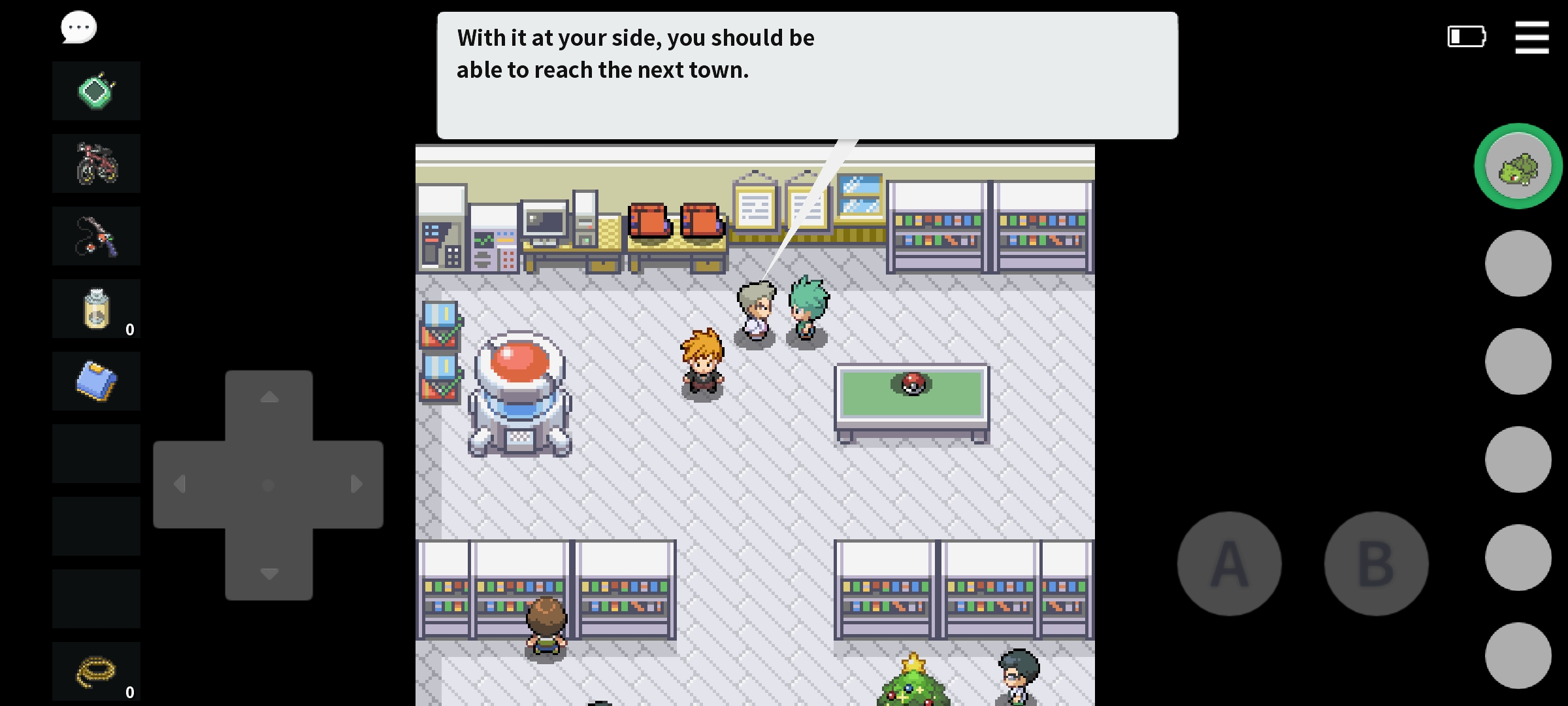1568x706 pixels.
Task: Use the coiled rope item
Action: point(96,671)
